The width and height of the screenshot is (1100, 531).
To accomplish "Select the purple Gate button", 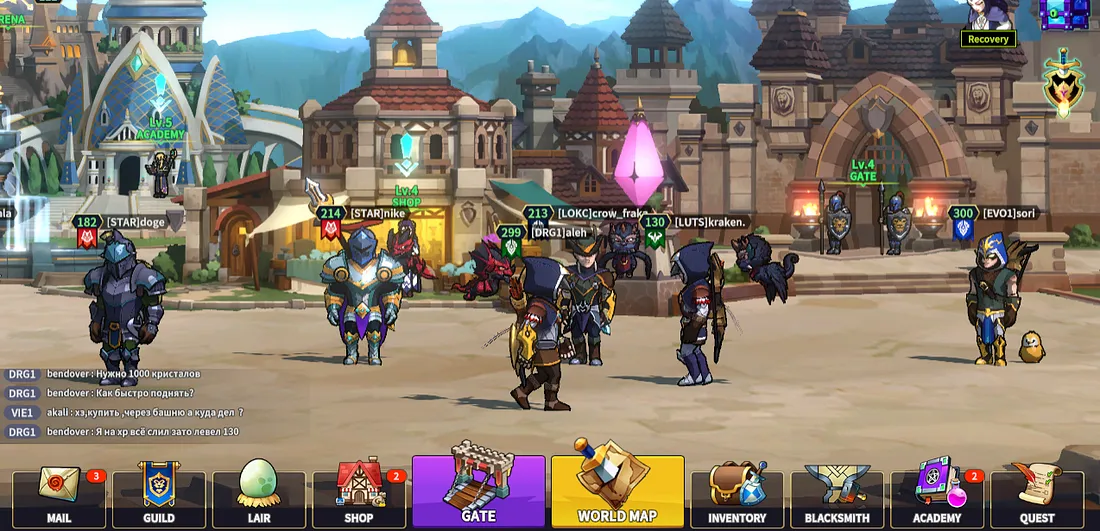I will tap(478, 490).
